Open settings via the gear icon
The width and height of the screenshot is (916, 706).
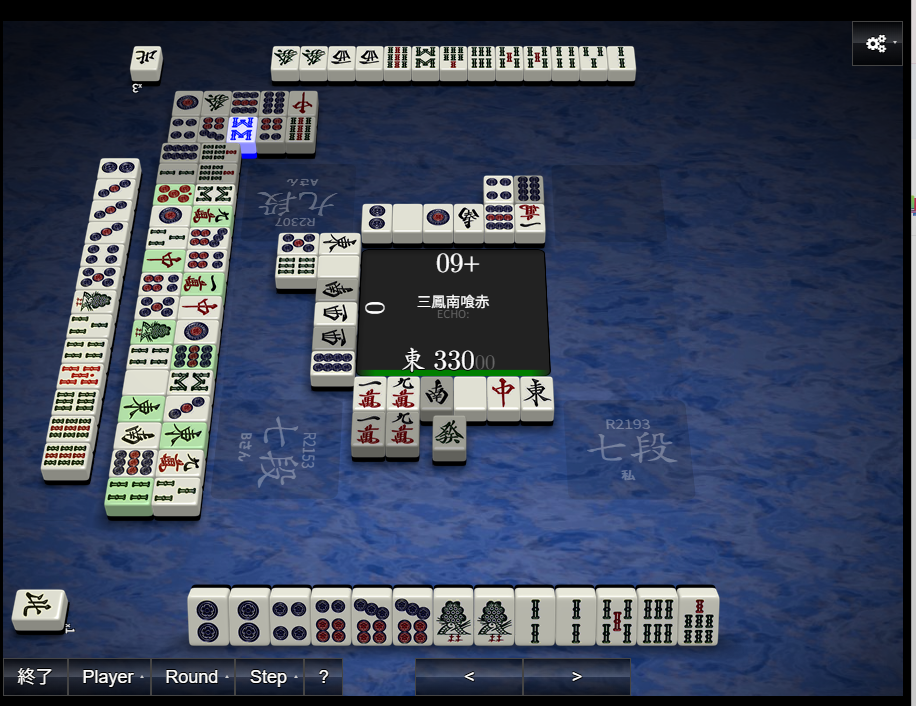click(x=877, y=44)
